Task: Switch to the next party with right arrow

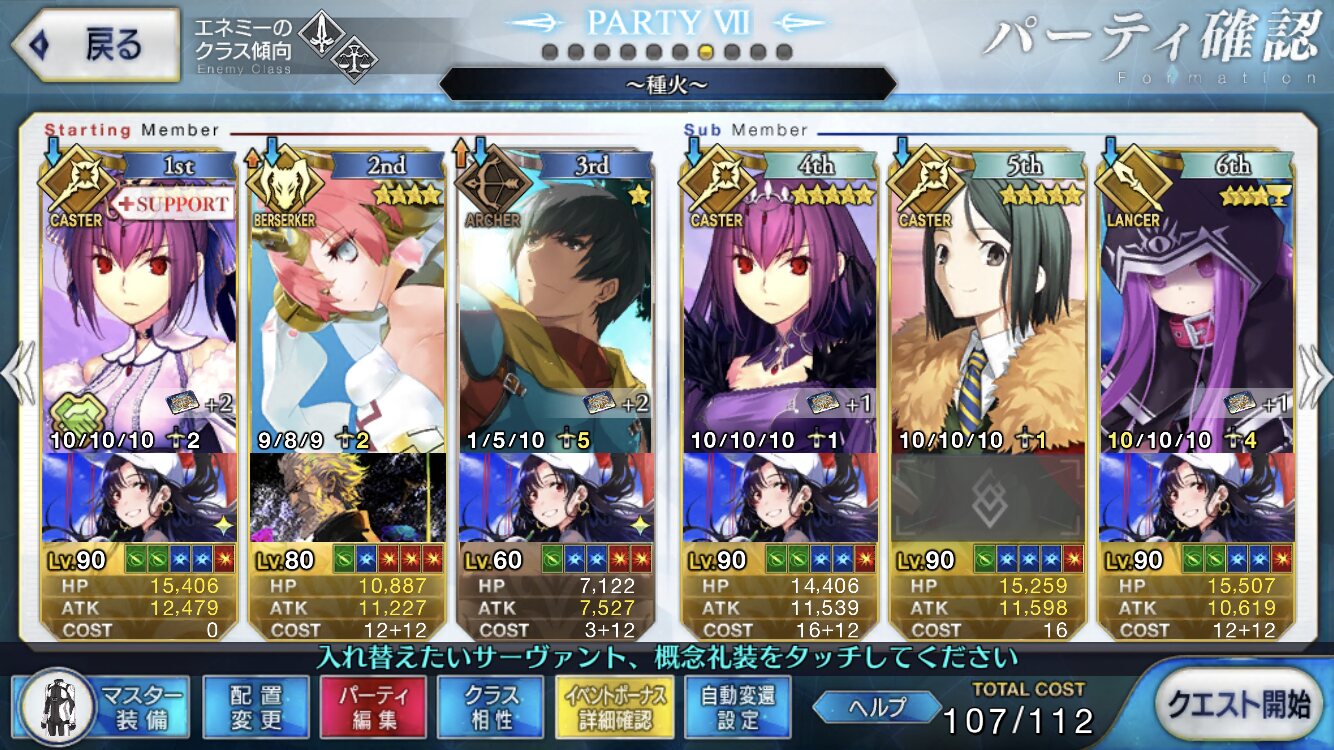Action: [x=1313, y=375]
